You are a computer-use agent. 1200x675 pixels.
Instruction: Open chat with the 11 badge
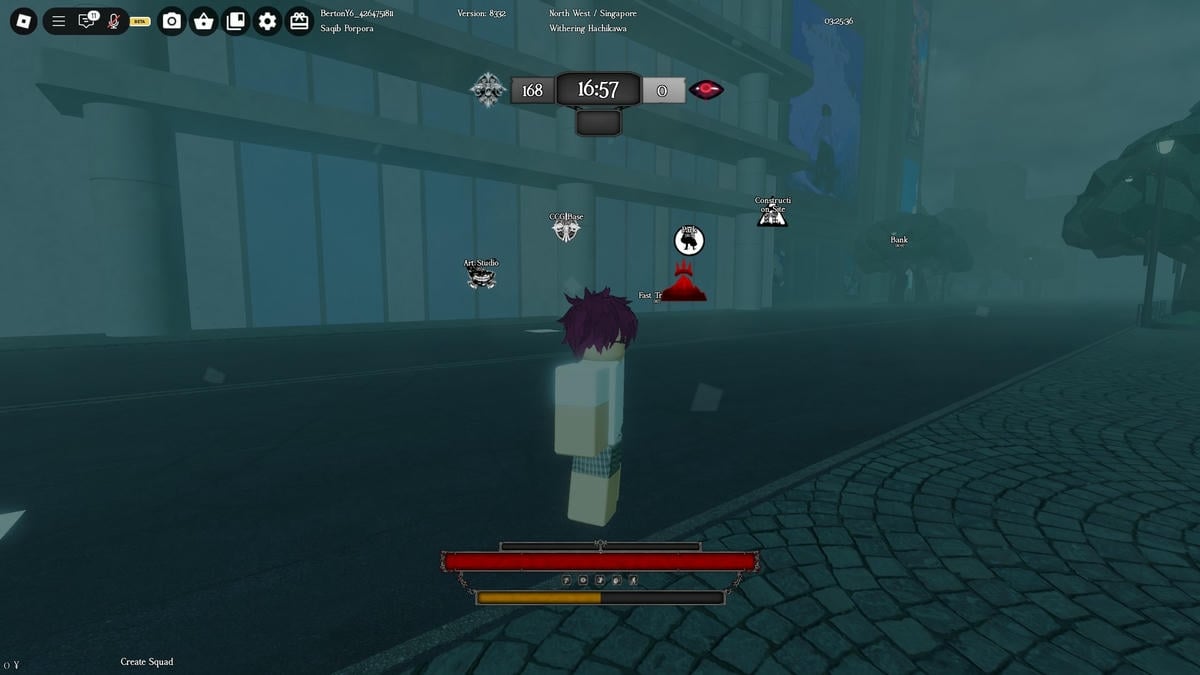[x=87, y=21]
